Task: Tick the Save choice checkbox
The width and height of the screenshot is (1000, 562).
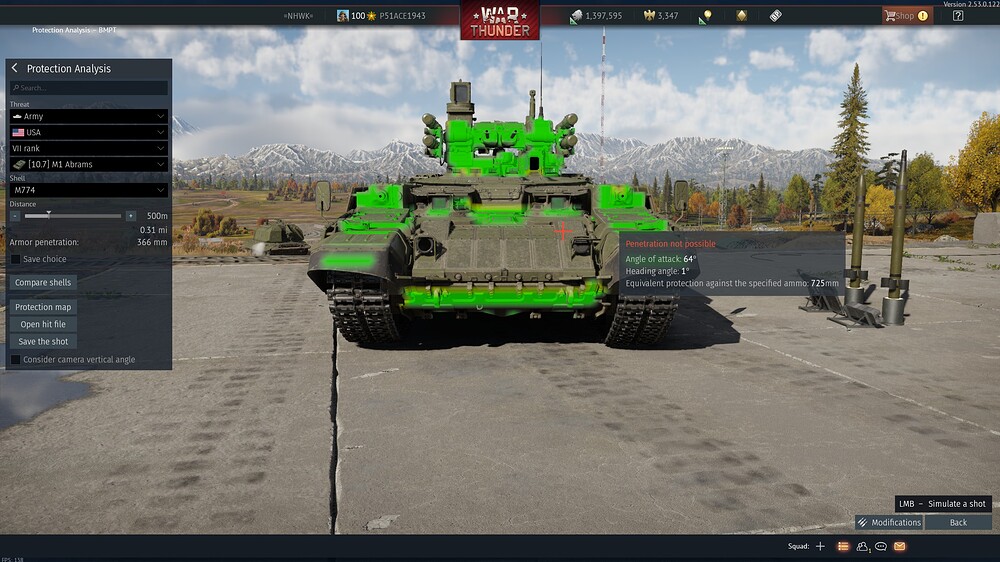Action: tap(15, 259)
